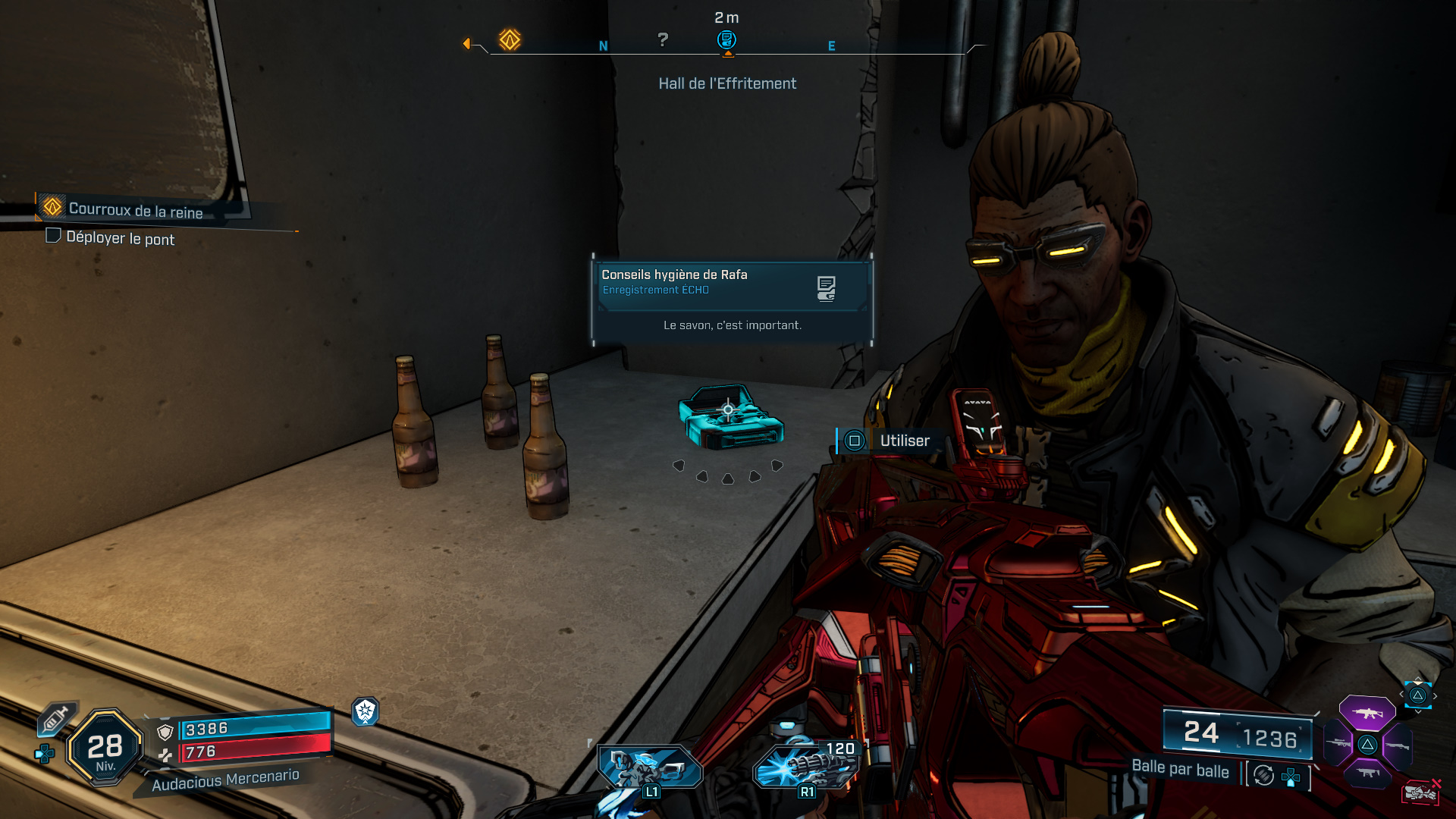Select the shield buff status icon
The height and width of the screenshot is (819, 1456).
tap(366, 711)
